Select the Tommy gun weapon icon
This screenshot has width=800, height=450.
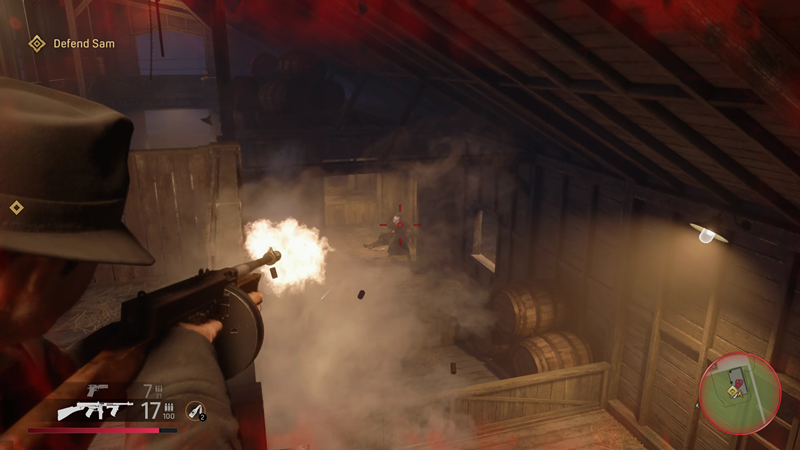[x=95, y=410]
